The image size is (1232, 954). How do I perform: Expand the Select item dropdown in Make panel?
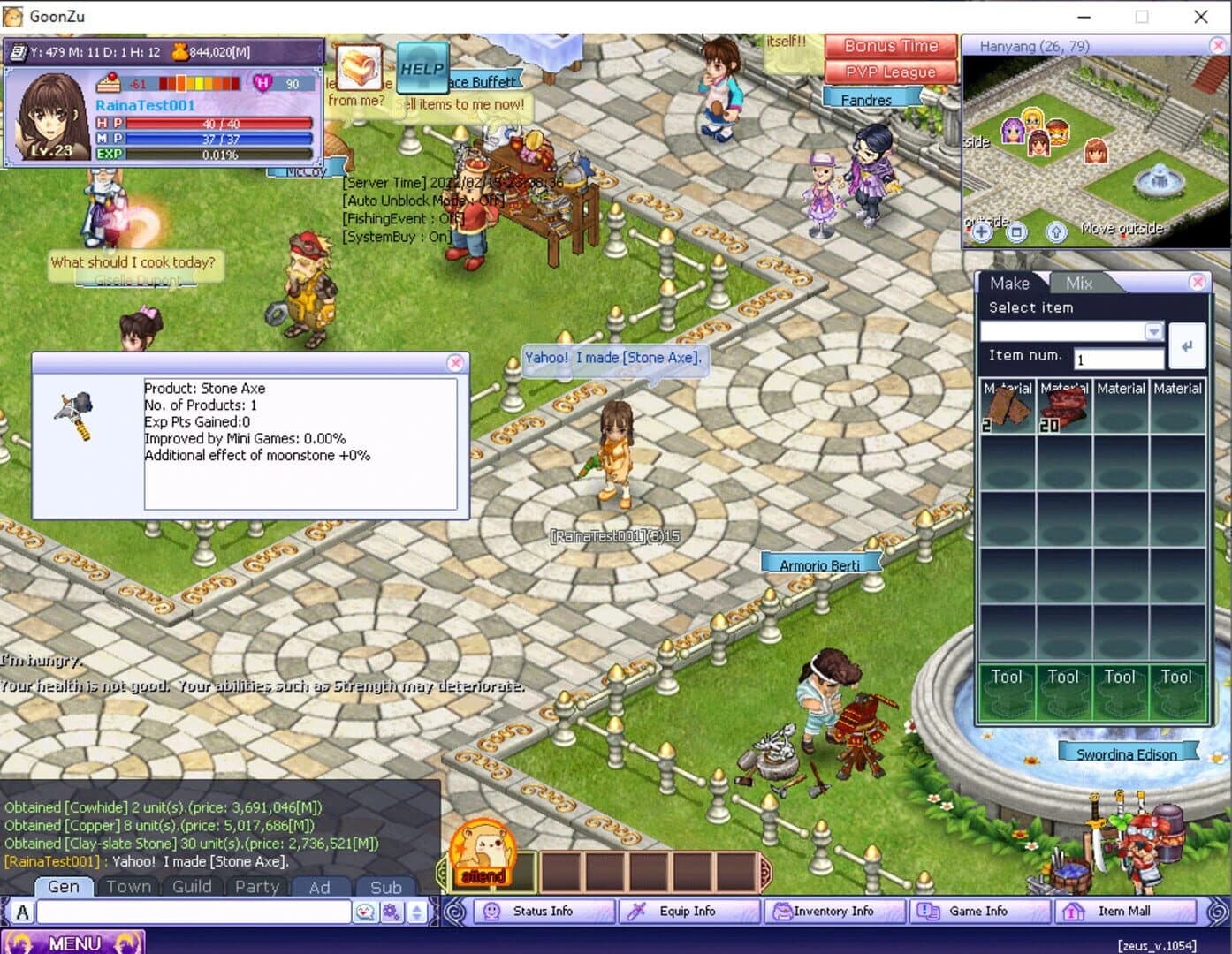(x=1153, y=330)
